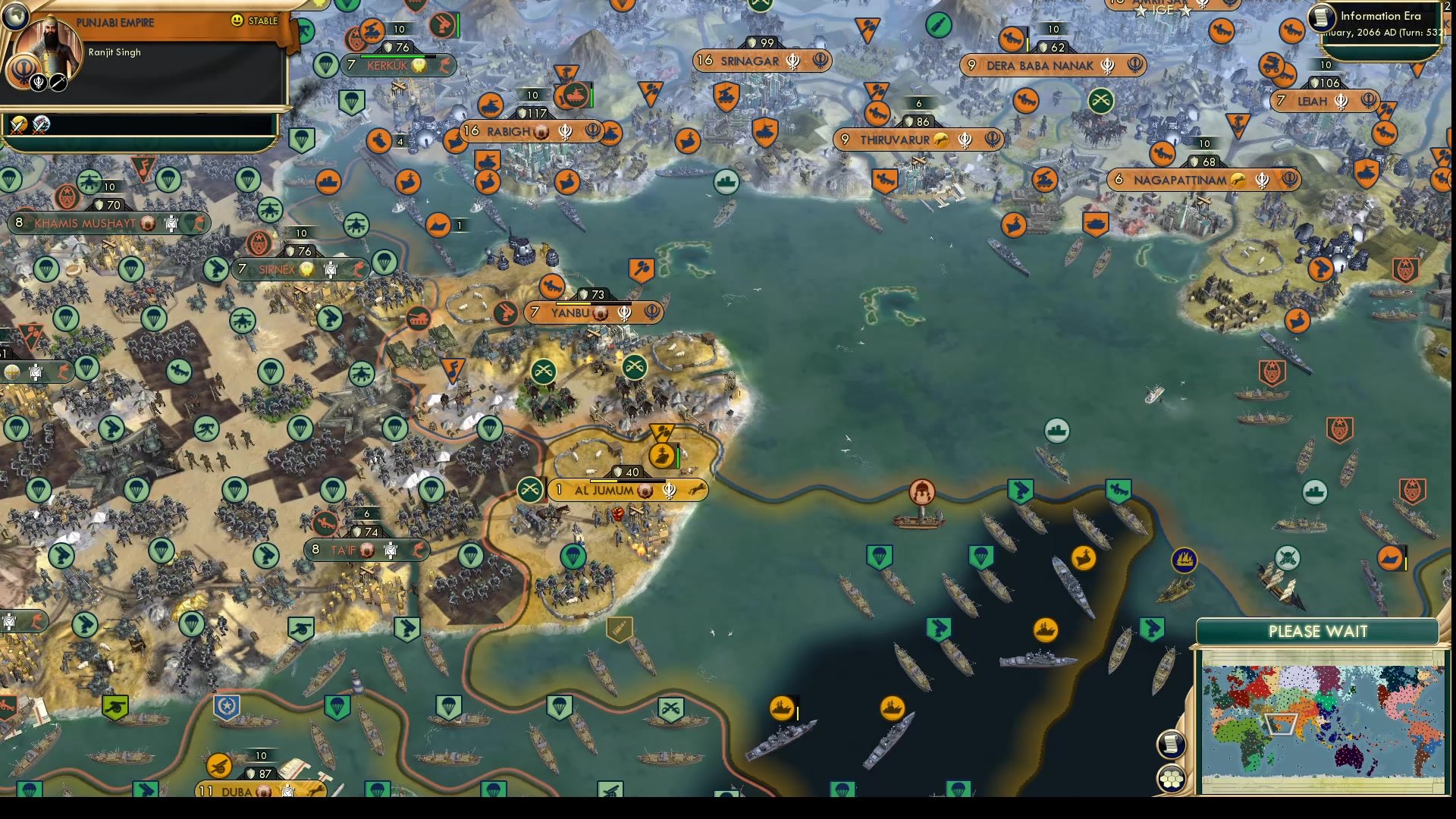Click the crossed-swords war indicator on the diplomacy bar

(17, 125)
